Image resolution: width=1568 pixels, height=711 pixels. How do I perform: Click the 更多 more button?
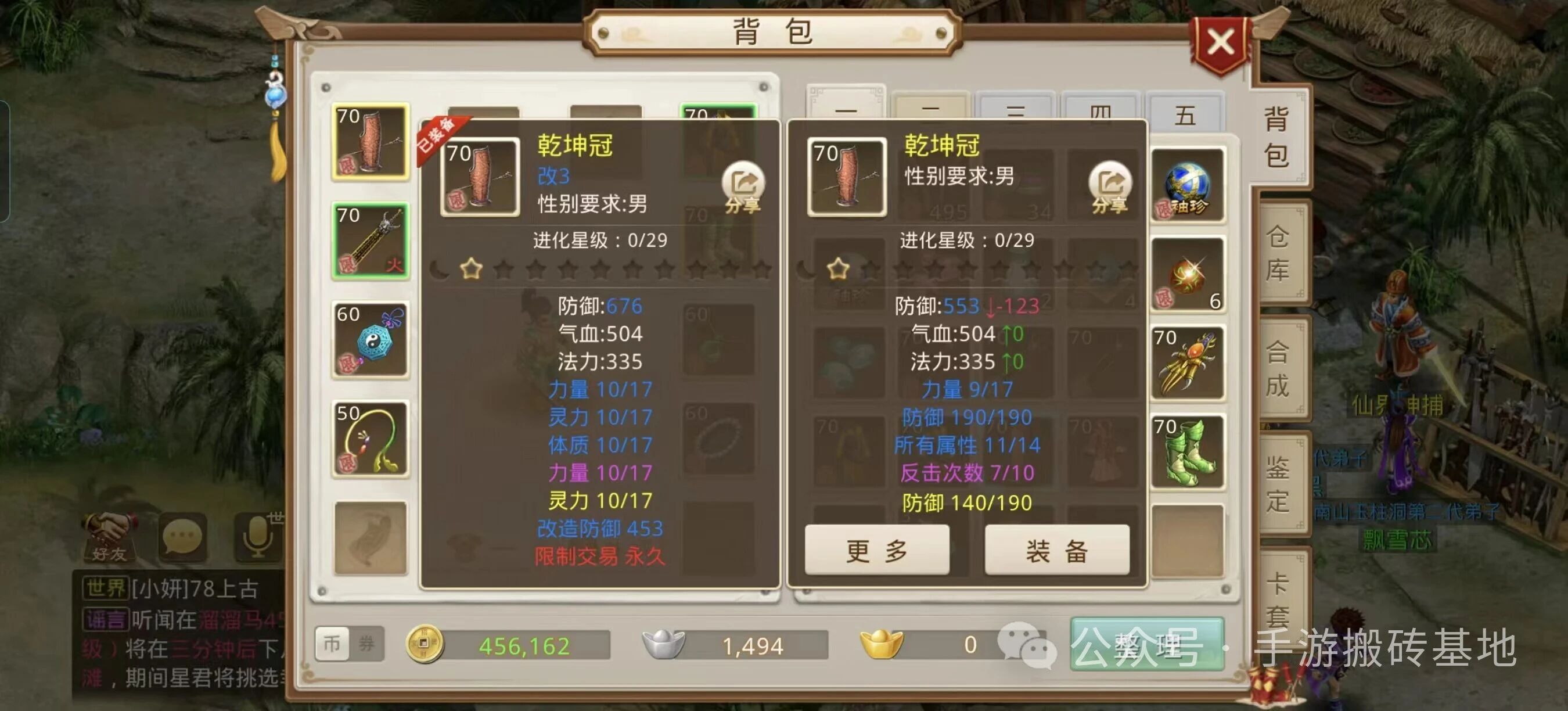878,549
